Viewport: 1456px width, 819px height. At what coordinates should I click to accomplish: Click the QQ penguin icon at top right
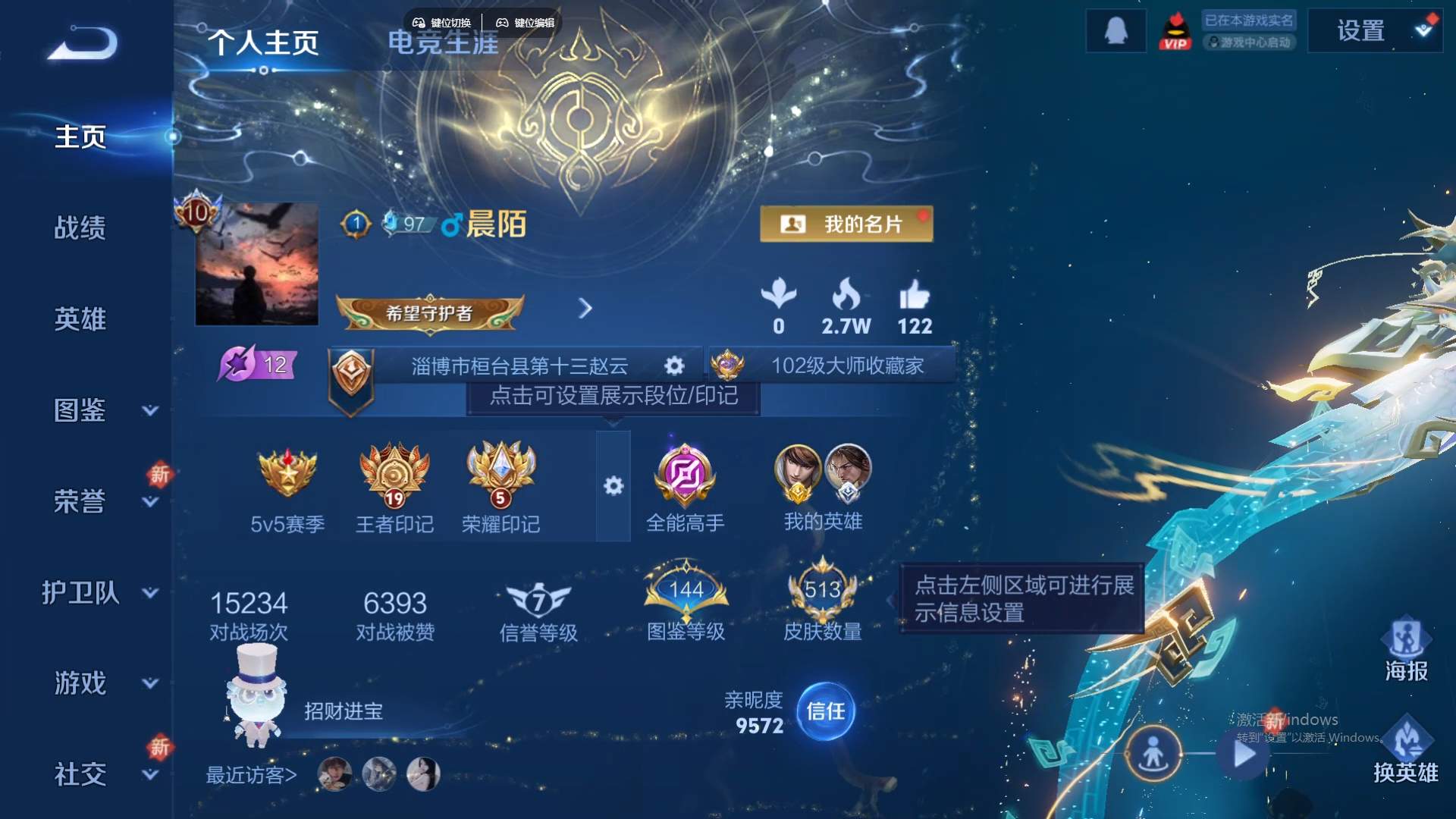coord(1116,30)
